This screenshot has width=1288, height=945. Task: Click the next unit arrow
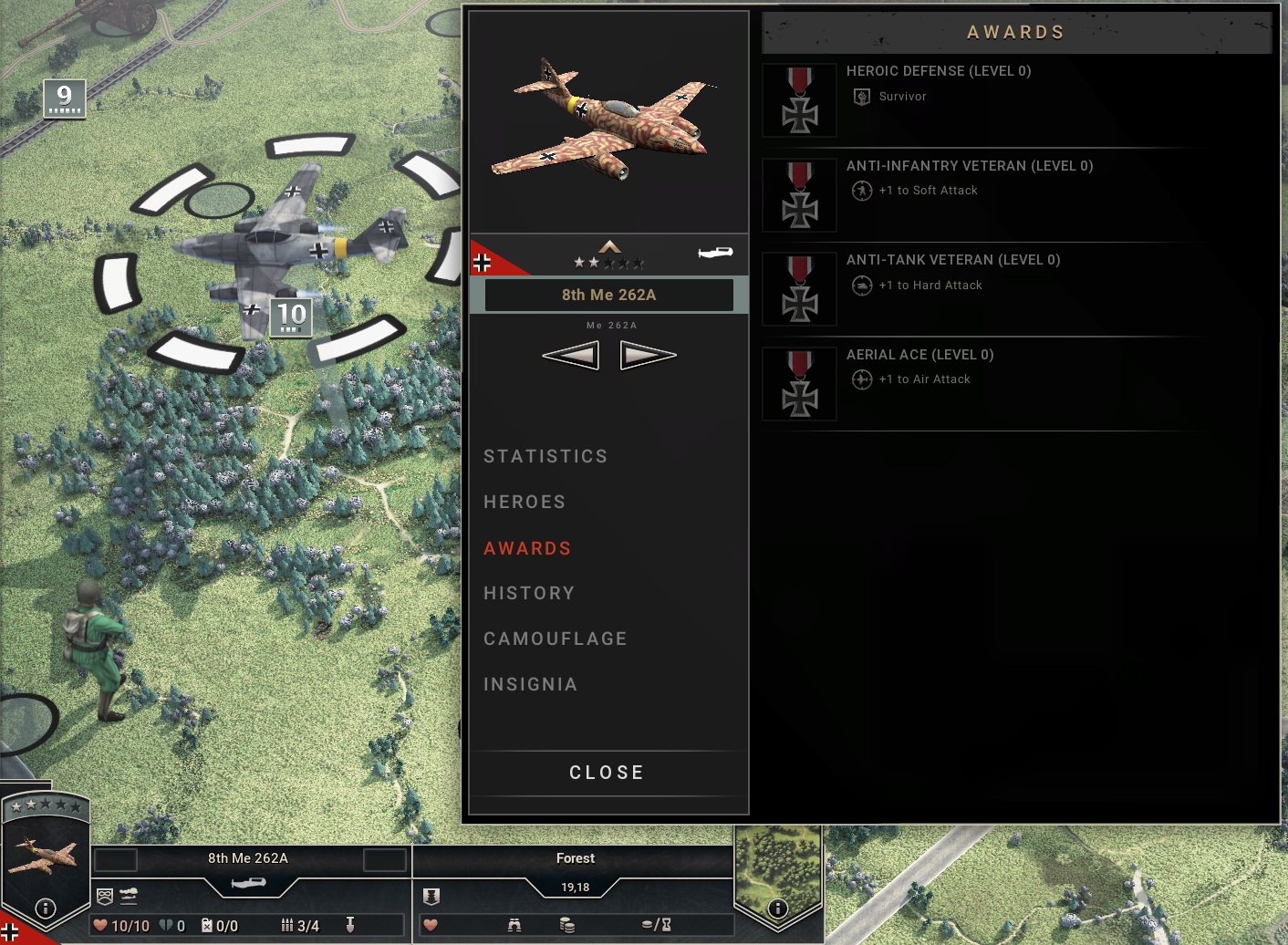click(x=647, y=355)
